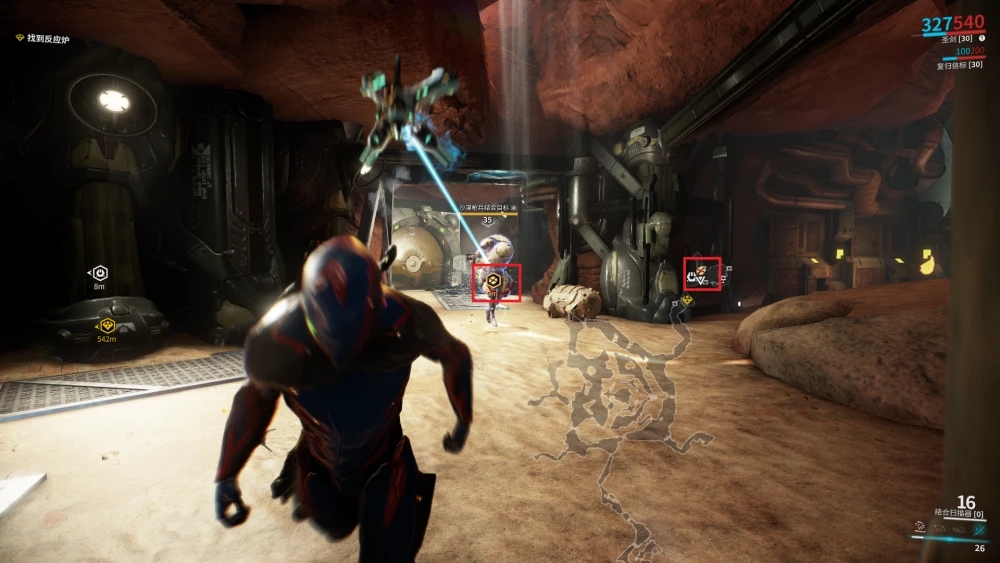Select the white power waypoint marker at 8m
Screen dimensions: 1000x563
coord(100,273)
